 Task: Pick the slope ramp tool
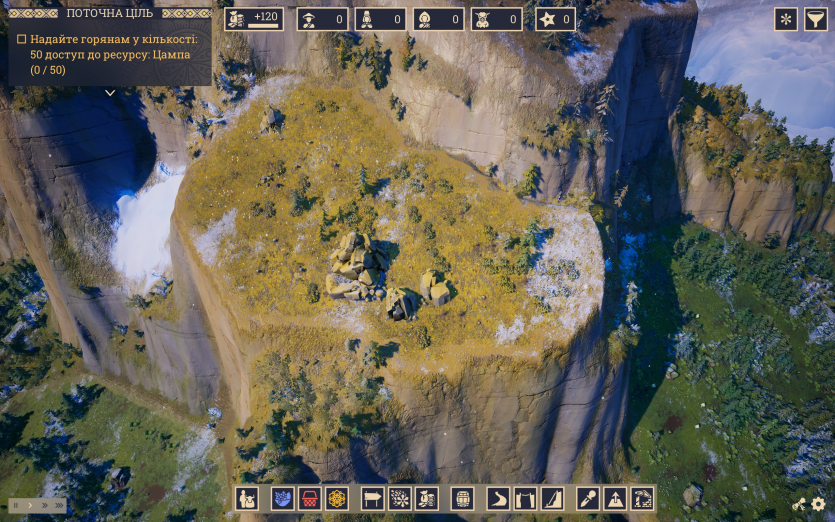553,498
